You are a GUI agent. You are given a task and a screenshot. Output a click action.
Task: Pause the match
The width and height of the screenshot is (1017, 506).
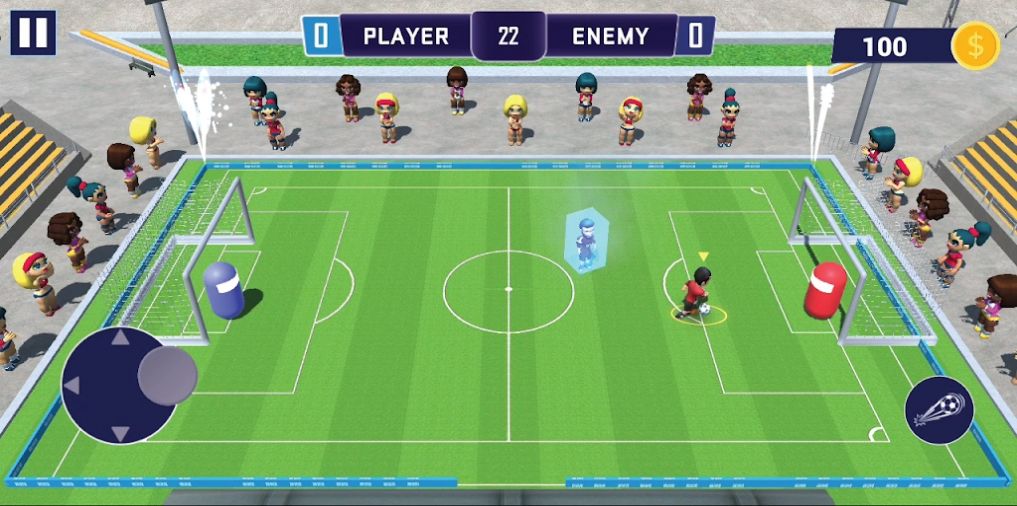coord(33,33)
